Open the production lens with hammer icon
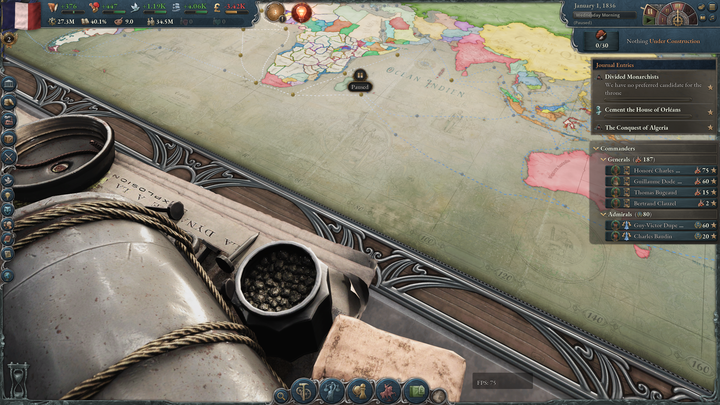The image size is (720, 405). 307,390
